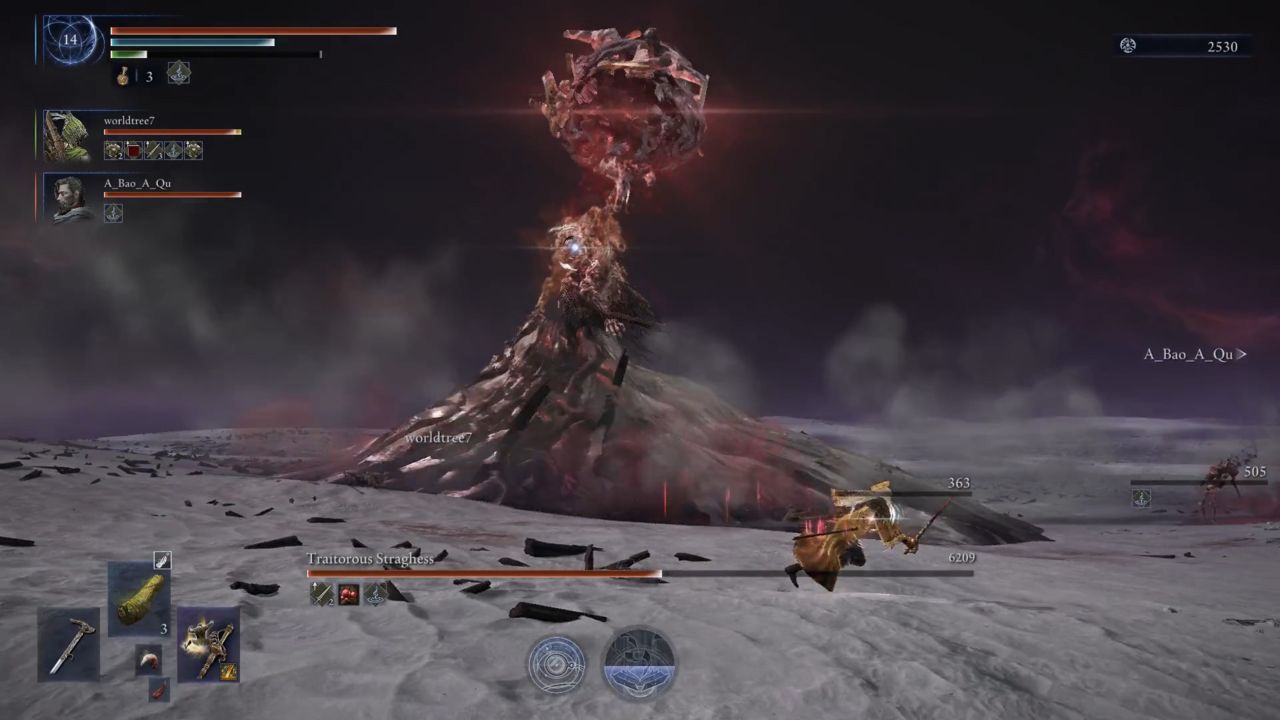Image resolution: width=1280 pixels, height=720 pixels.
Task: Inspect the status effect icon beside the flask
Action: [178, 73]
